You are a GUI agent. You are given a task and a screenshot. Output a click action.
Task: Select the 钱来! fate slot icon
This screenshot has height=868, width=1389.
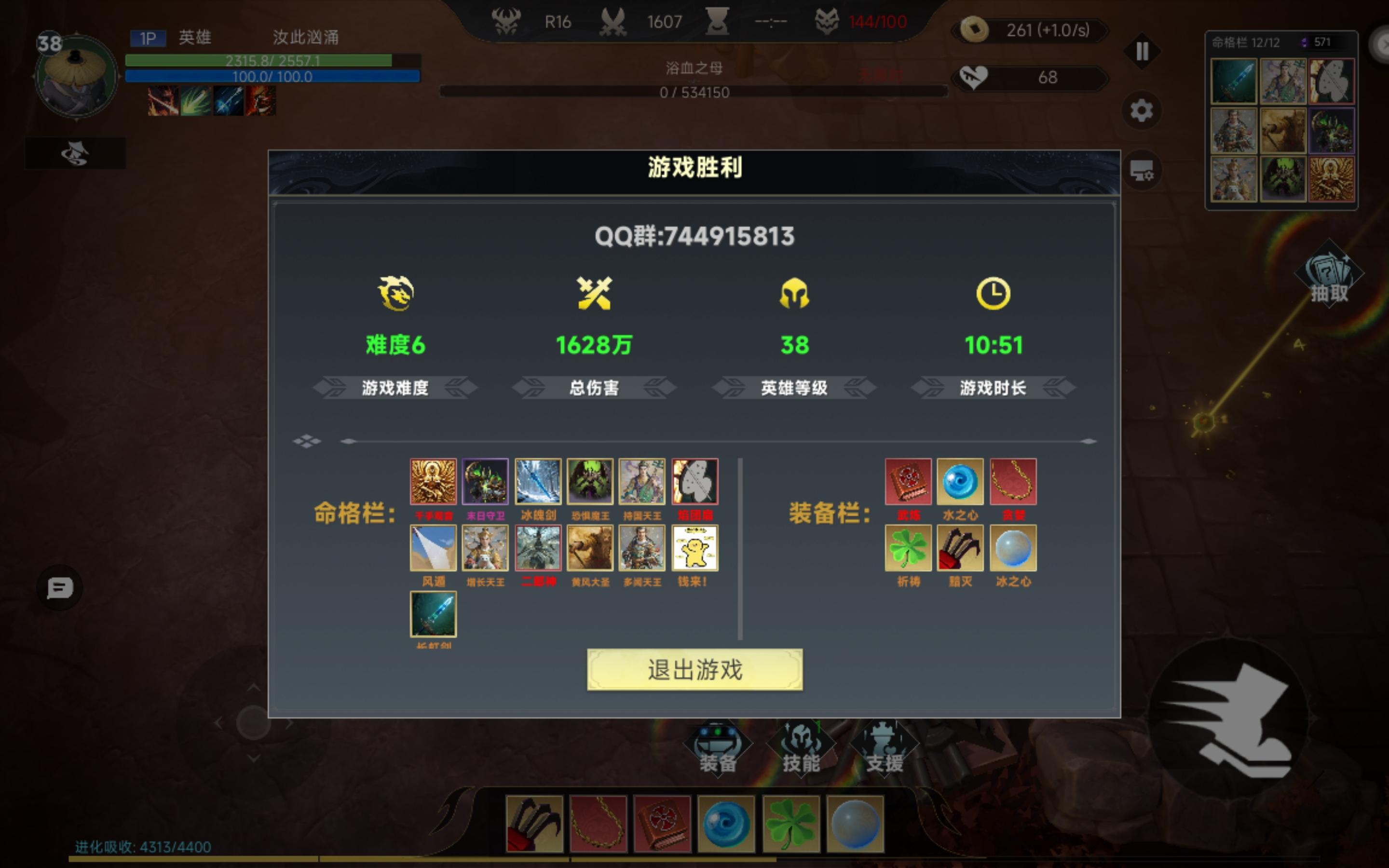coord(695,548)
